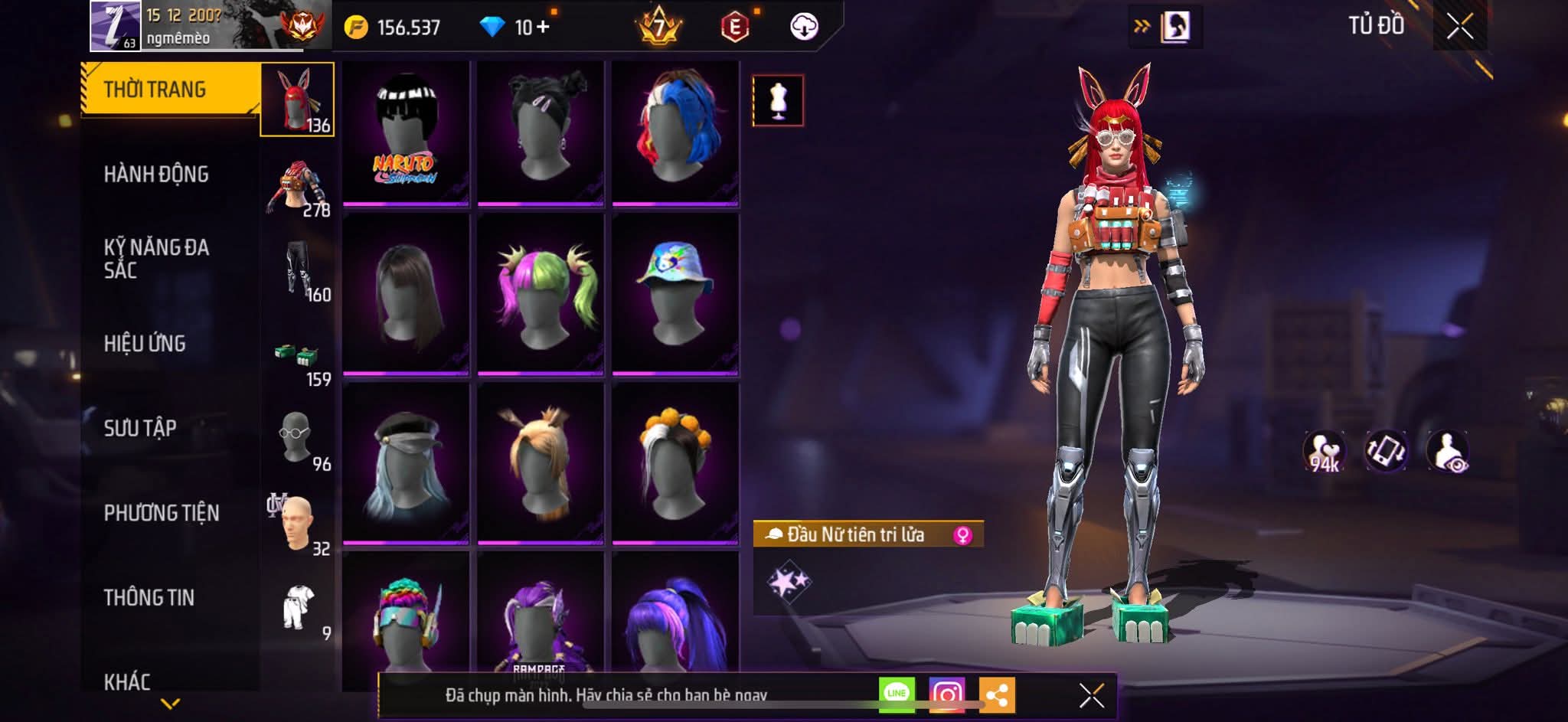Open the mannequin outfit preset button
Image resolution: width=1568 pixels, height=722 pixels.
point(778,100)
